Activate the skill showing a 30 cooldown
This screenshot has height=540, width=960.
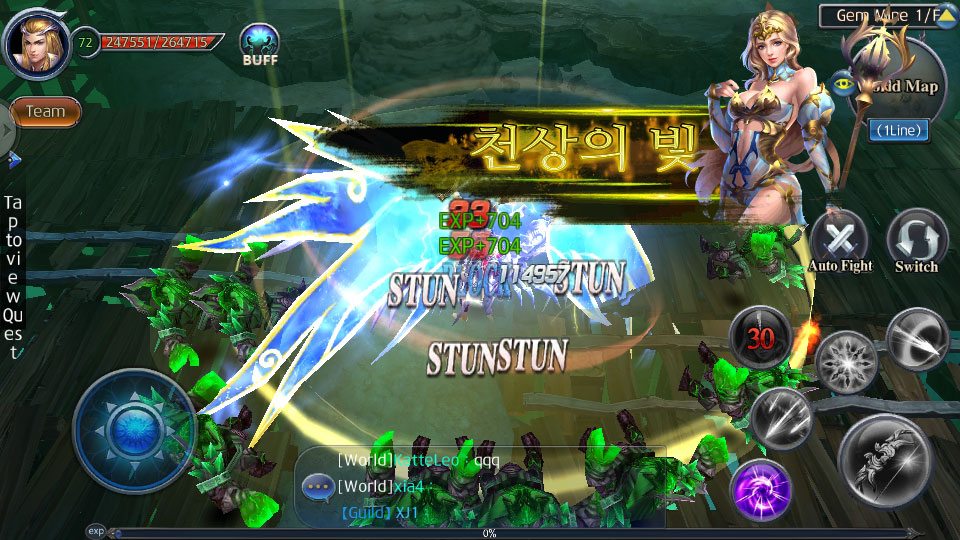tap(761, 338)
